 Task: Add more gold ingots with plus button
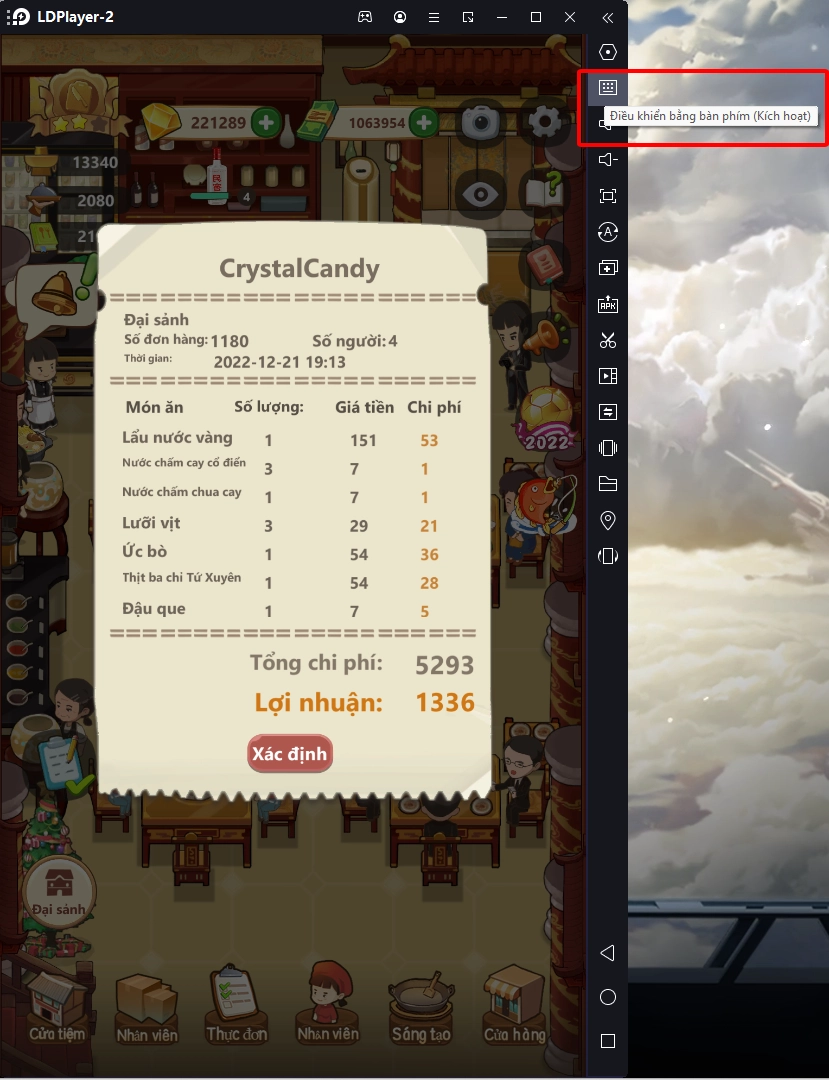(x=266, y=123)
